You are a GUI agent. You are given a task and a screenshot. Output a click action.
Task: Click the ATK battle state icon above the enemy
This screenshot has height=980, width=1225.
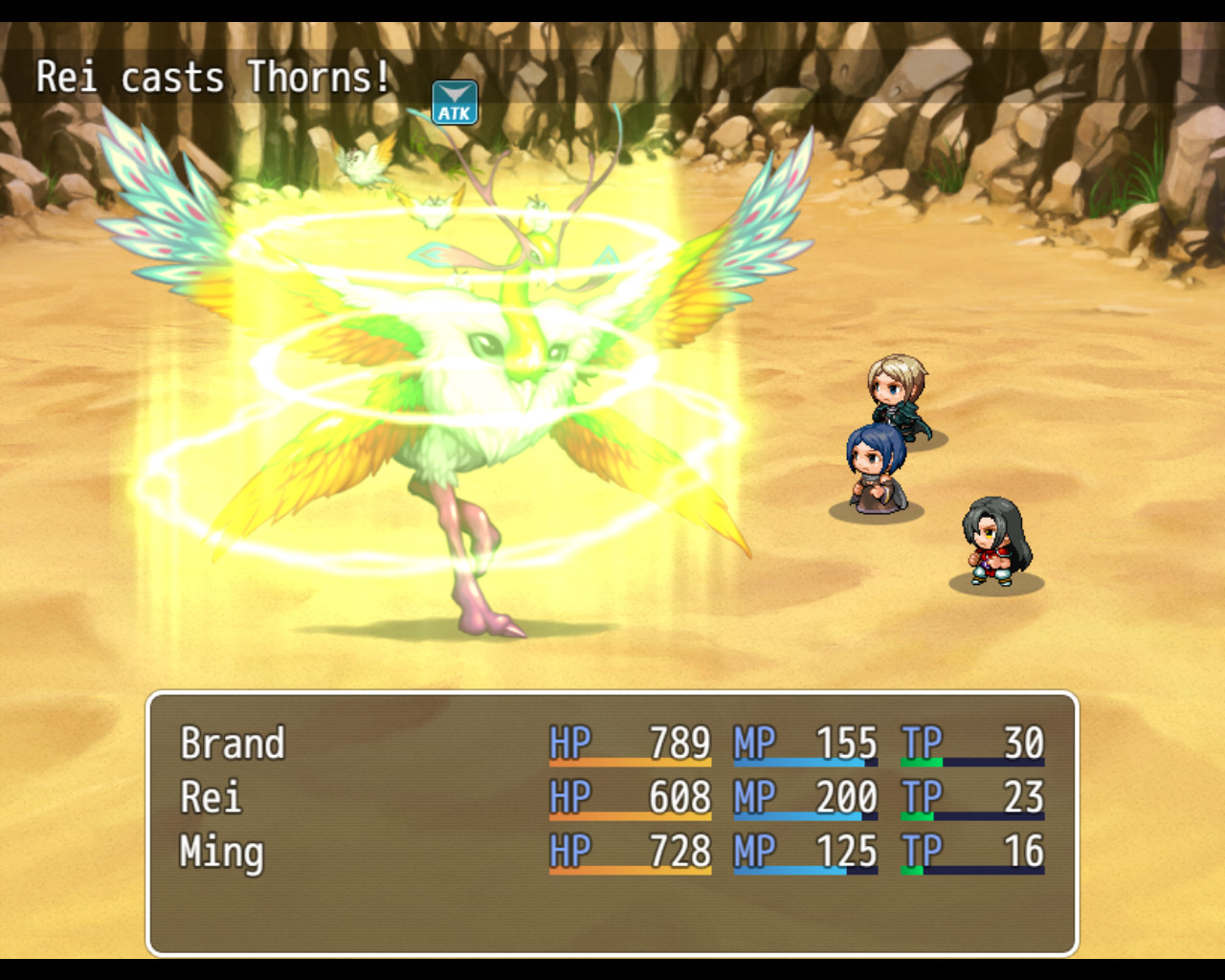[454, 102]
